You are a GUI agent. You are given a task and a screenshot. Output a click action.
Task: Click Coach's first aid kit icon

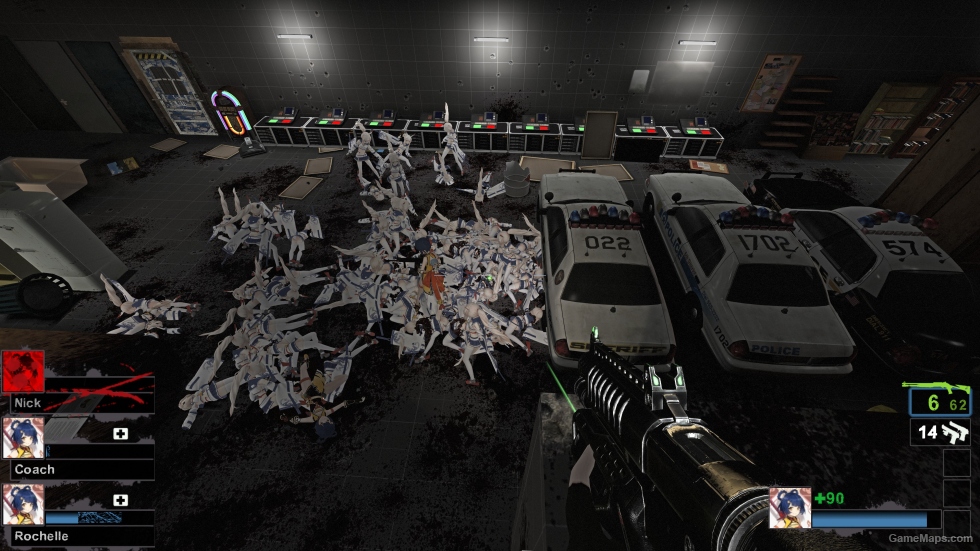click(x=121, y=435)
